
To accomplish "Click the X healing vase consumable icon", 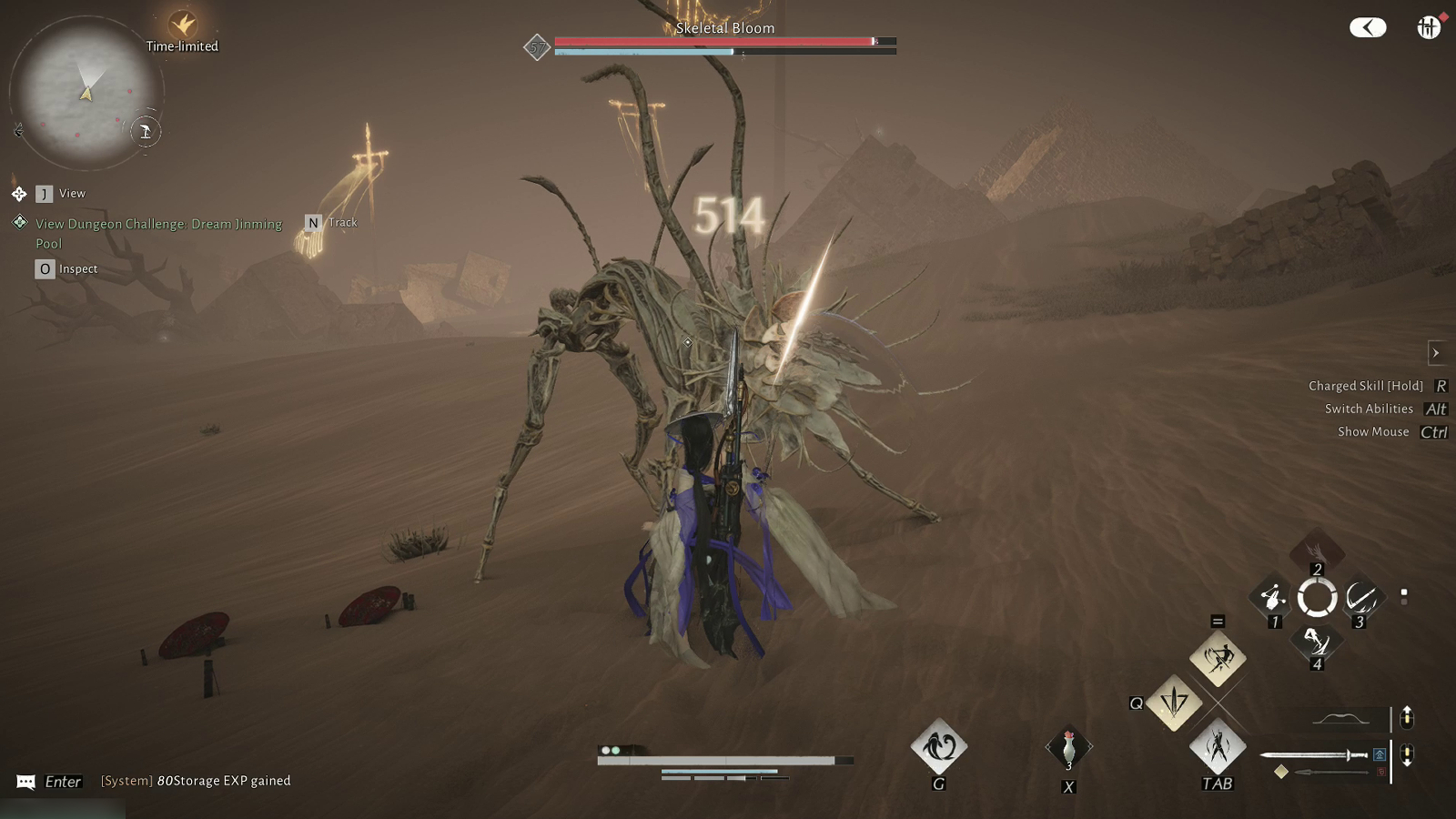I will click(x=1068, y=746).
